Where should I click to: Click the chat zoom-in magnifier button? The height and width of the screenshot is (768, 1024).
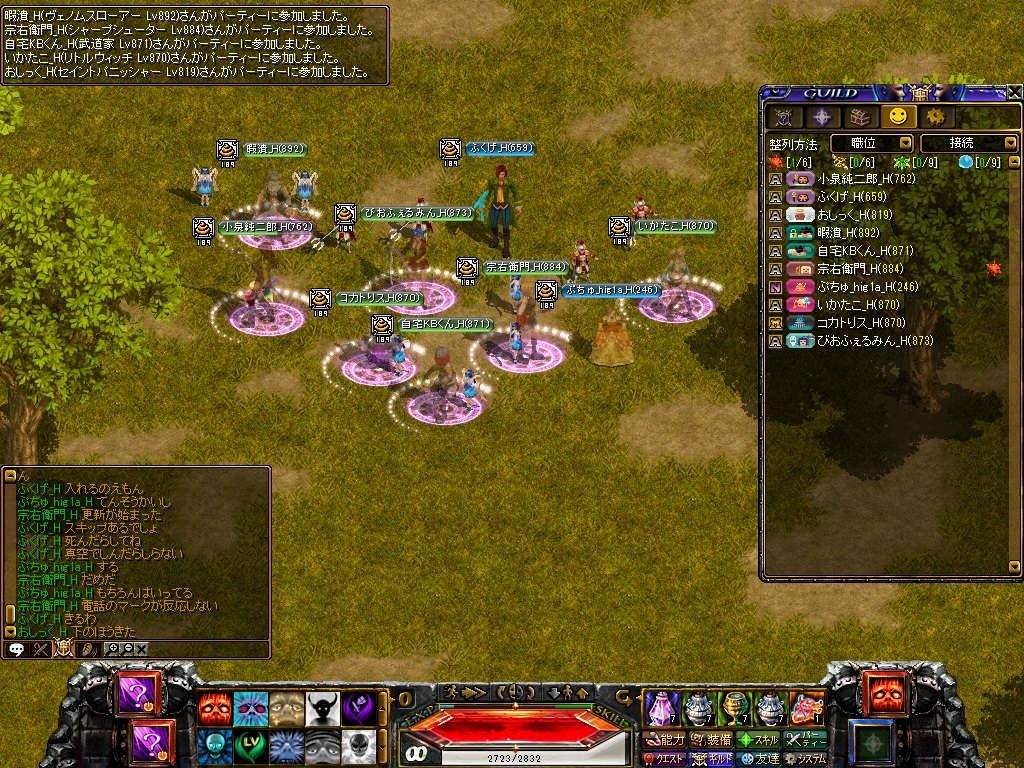click(x=113, y=648)
